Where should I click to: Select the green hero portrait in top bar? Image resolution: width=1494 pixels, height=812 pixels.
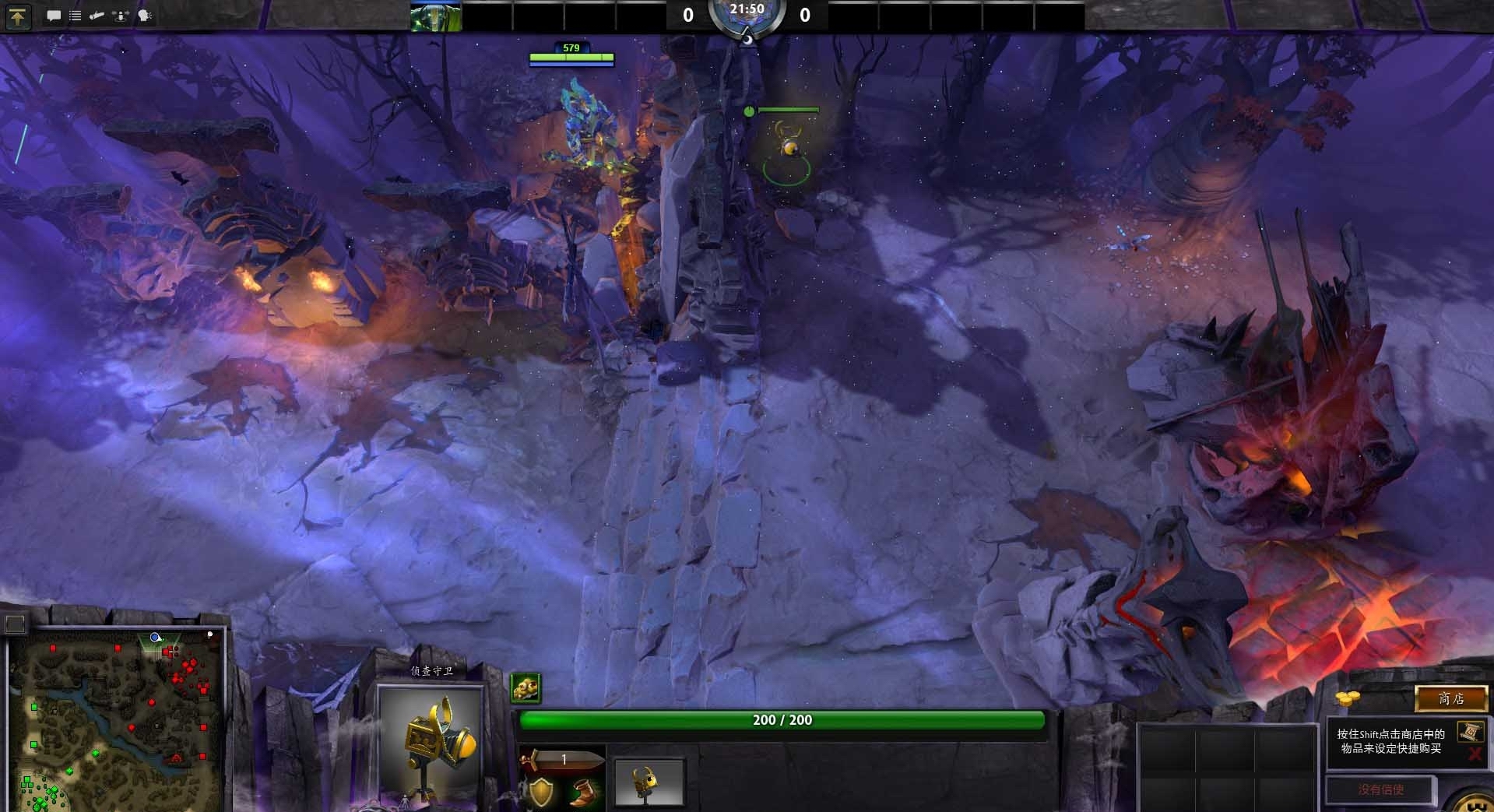pos(436,16)
